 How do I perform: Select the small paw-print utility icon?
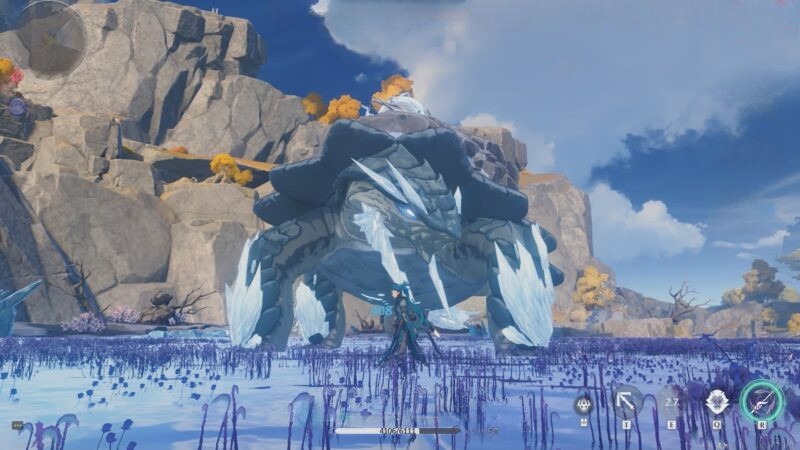click(x=583, y=405)
